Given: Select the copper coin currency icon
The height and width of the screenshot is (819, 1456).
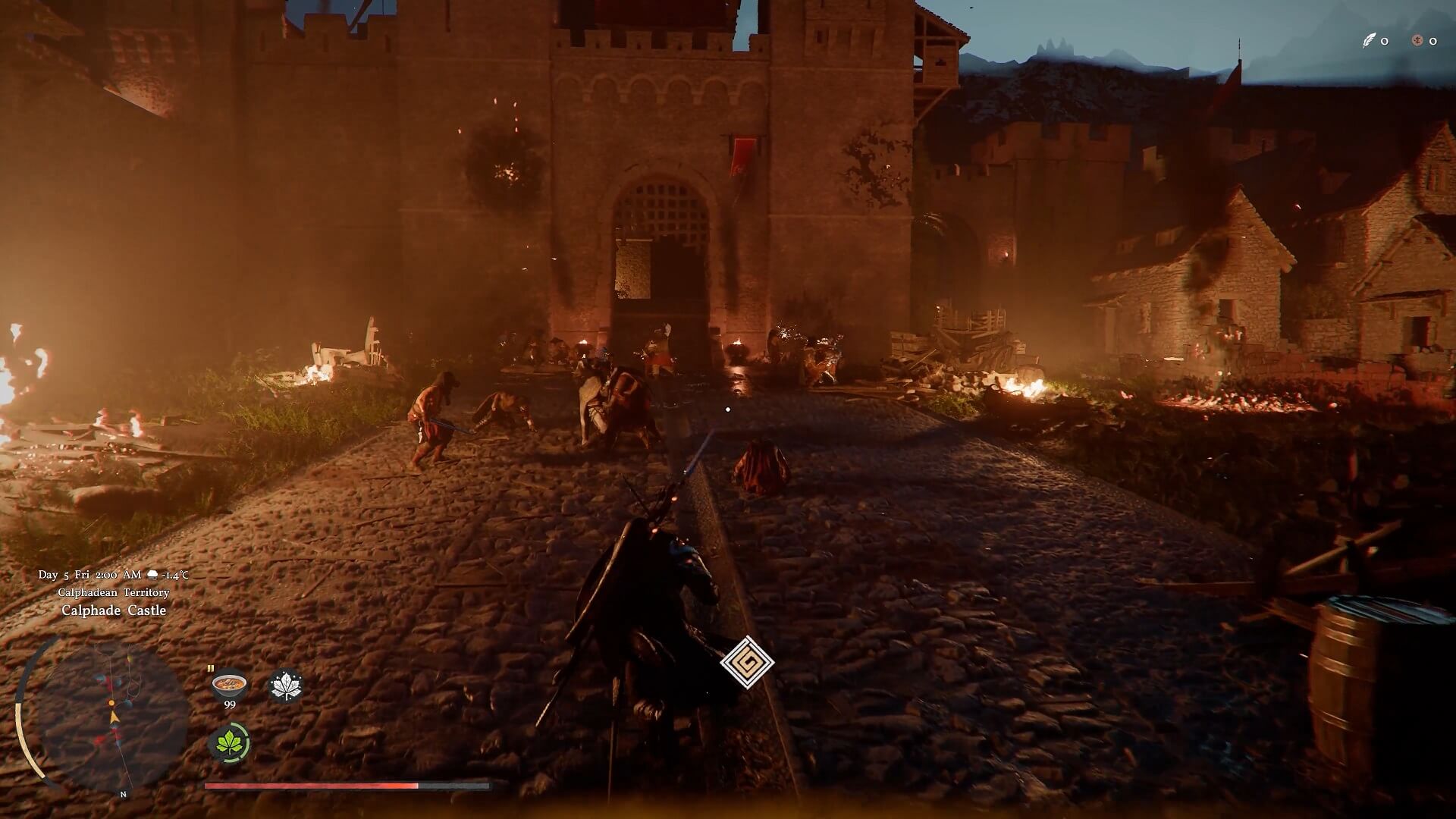Looking at the screenshot, I should (x=1418, y=41).
